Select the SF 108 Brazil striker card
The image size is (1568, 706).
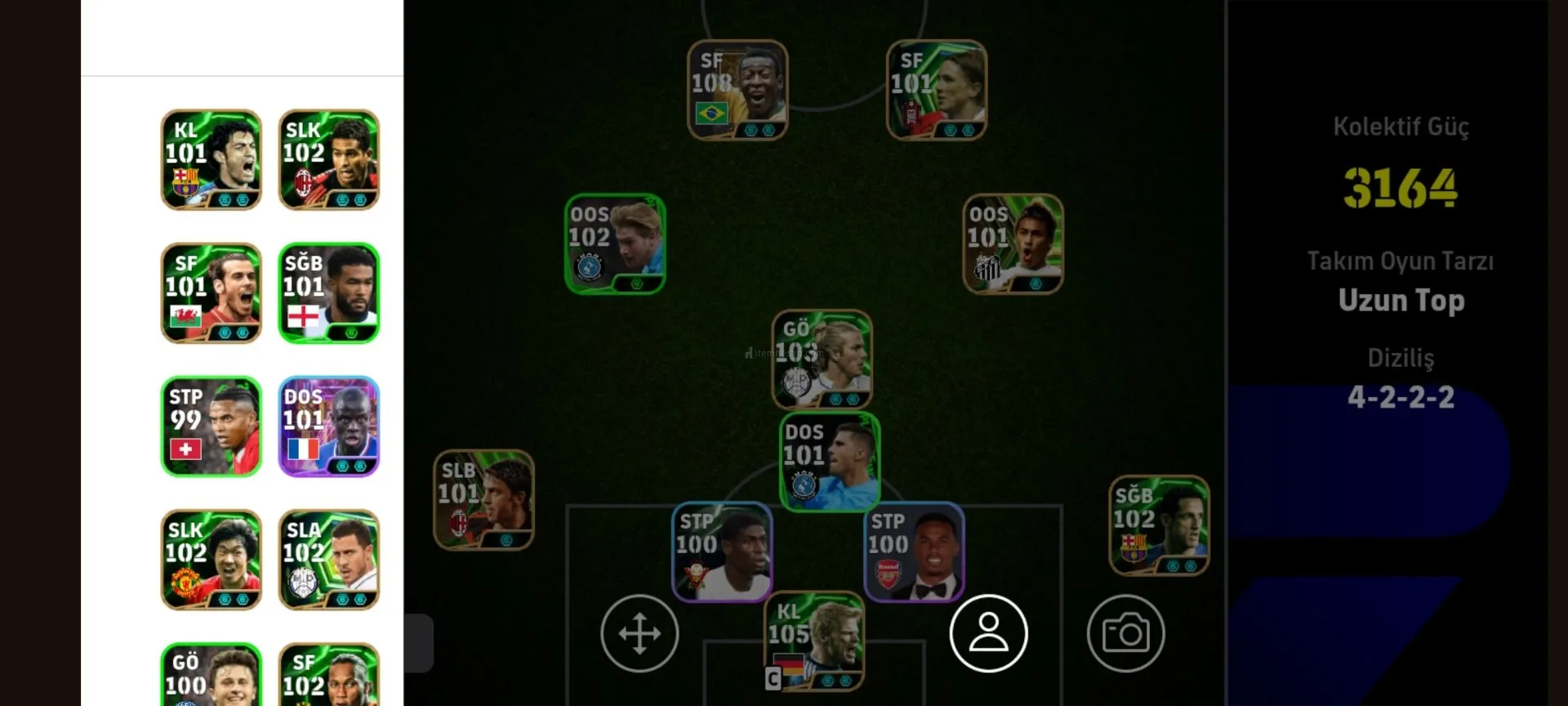pos(737,90)
